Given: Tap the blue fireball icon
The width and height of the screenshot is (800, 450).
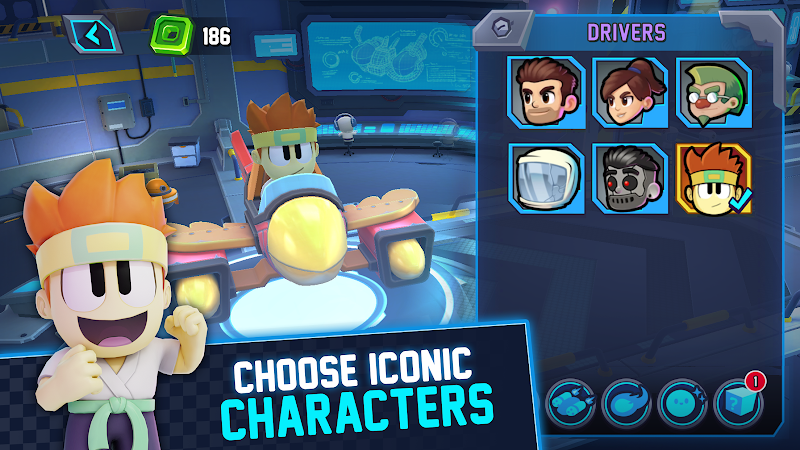Looking at the screenshot, I should [x=628, y=402].
